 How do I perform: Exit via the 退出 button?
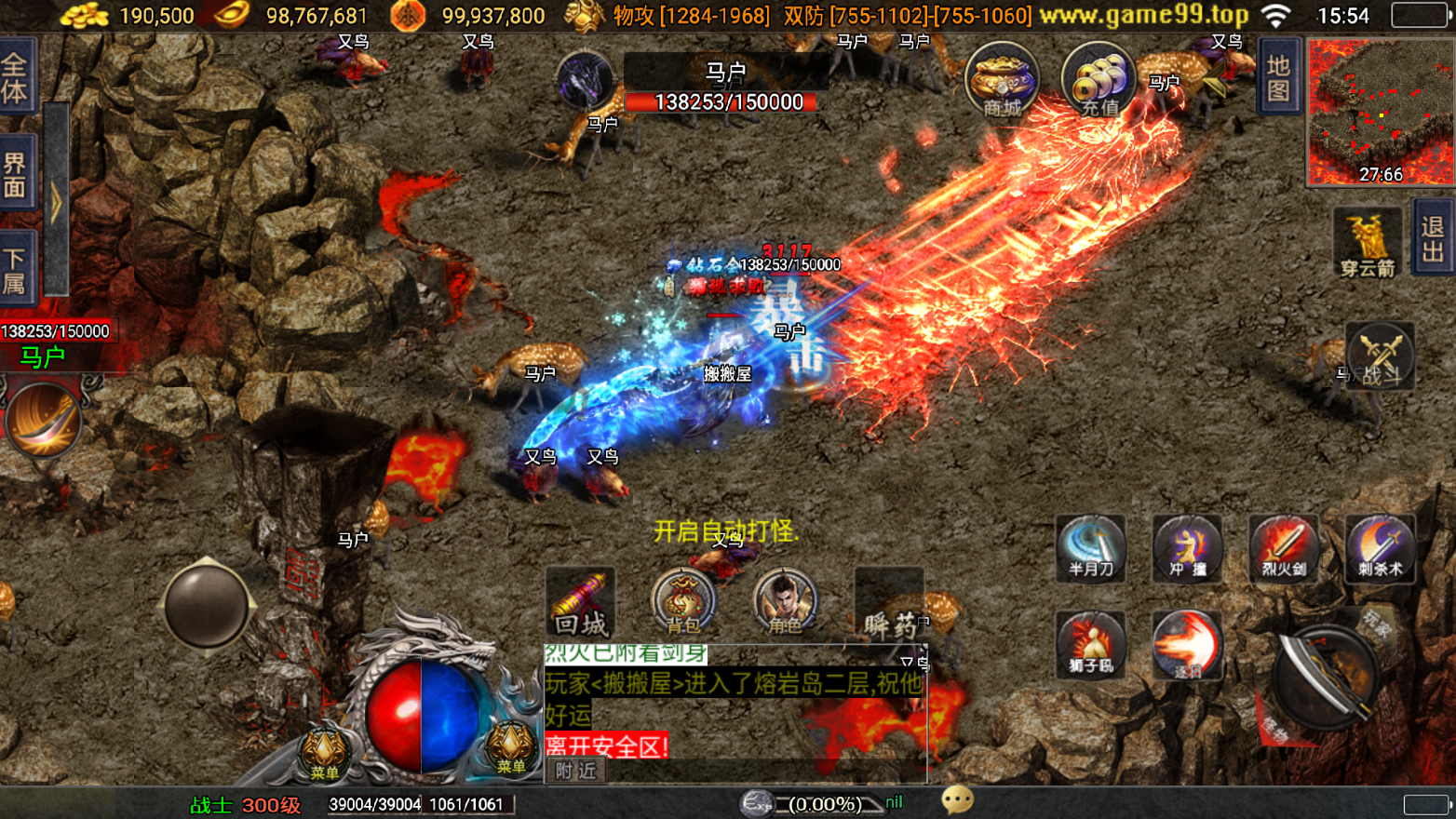pos(1433,238)
